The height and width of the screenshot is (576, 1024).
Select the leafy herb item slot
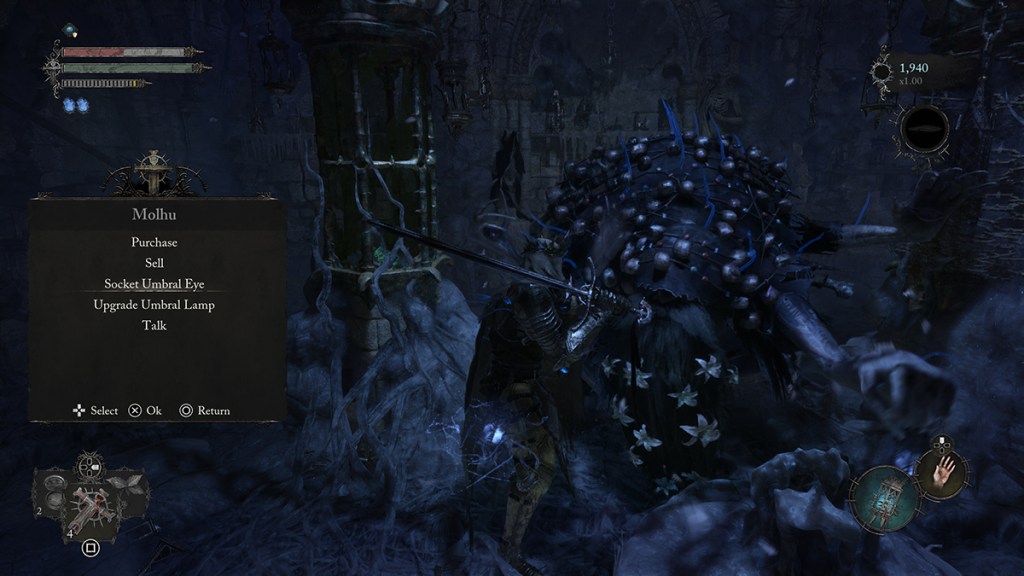point(127,486)
